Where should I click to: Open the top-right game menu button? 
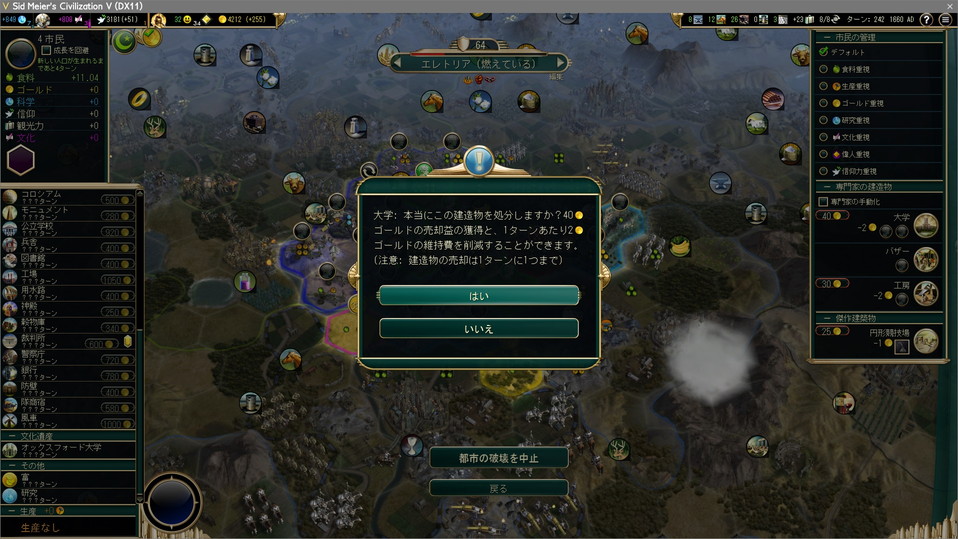[x=945, y=20]
